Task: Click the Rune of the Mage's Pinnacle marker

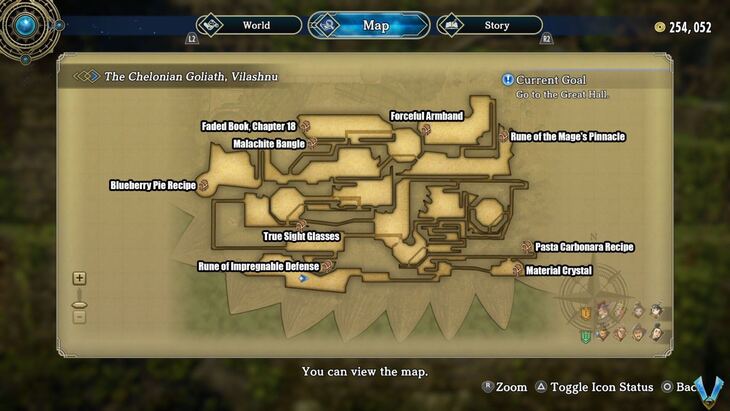Action: click(503, 136)
